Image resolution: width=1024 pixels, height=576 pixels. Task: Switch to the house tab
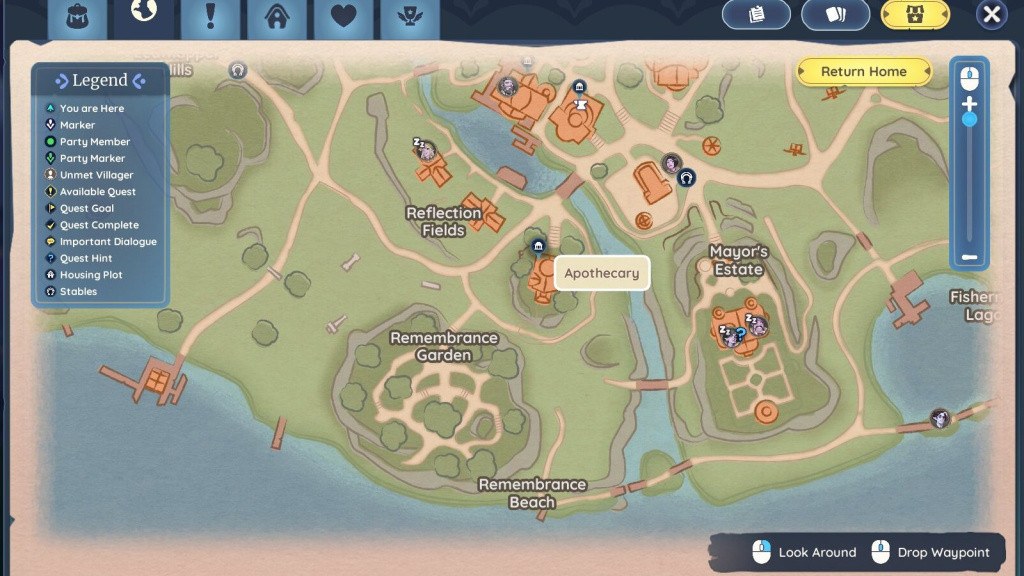click(x=277, y=17)
